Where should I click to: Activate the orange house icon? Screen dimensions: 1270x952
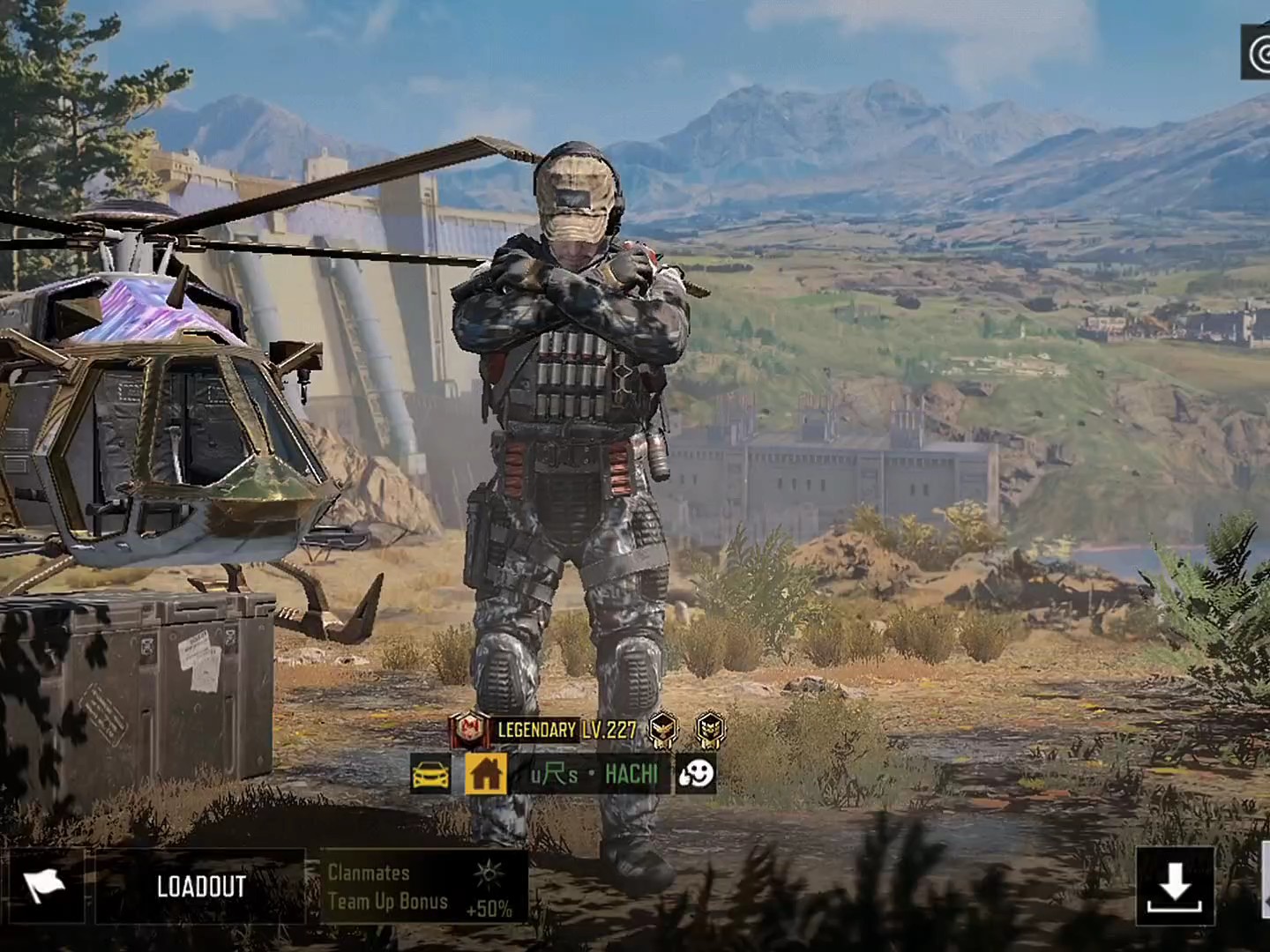click(x=485, y=774)
